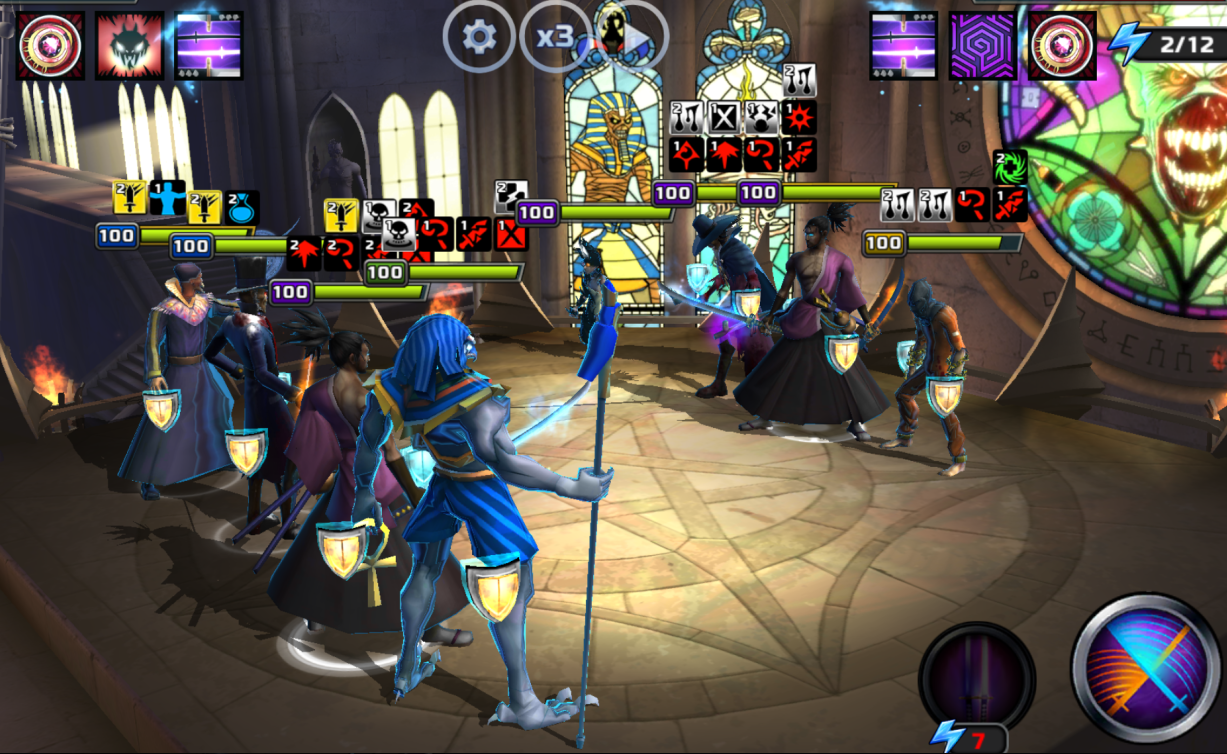Open the settings gear menu
Screen dimensions: 1227x754
(x=480, y=37)
